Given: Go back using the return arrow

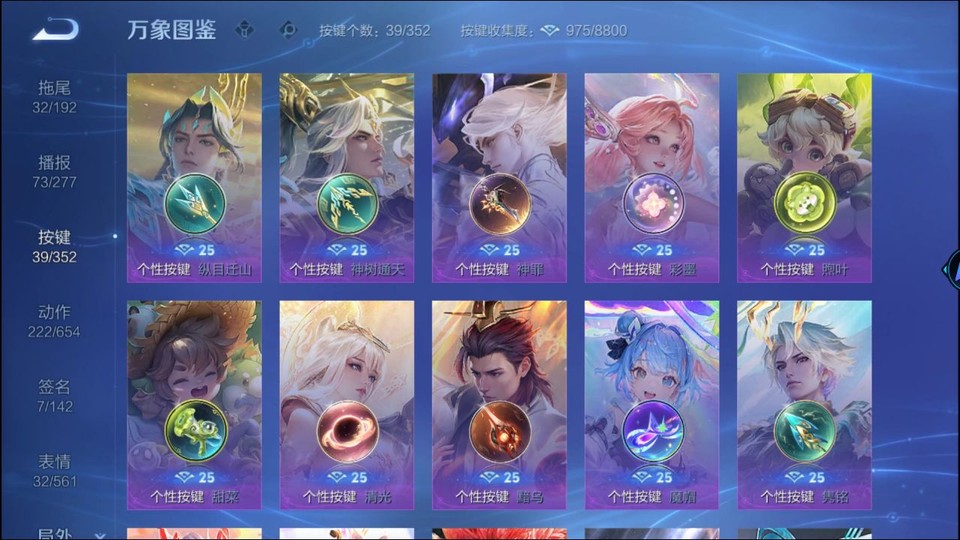Looking at the screenshot, I should coord(55,30).
